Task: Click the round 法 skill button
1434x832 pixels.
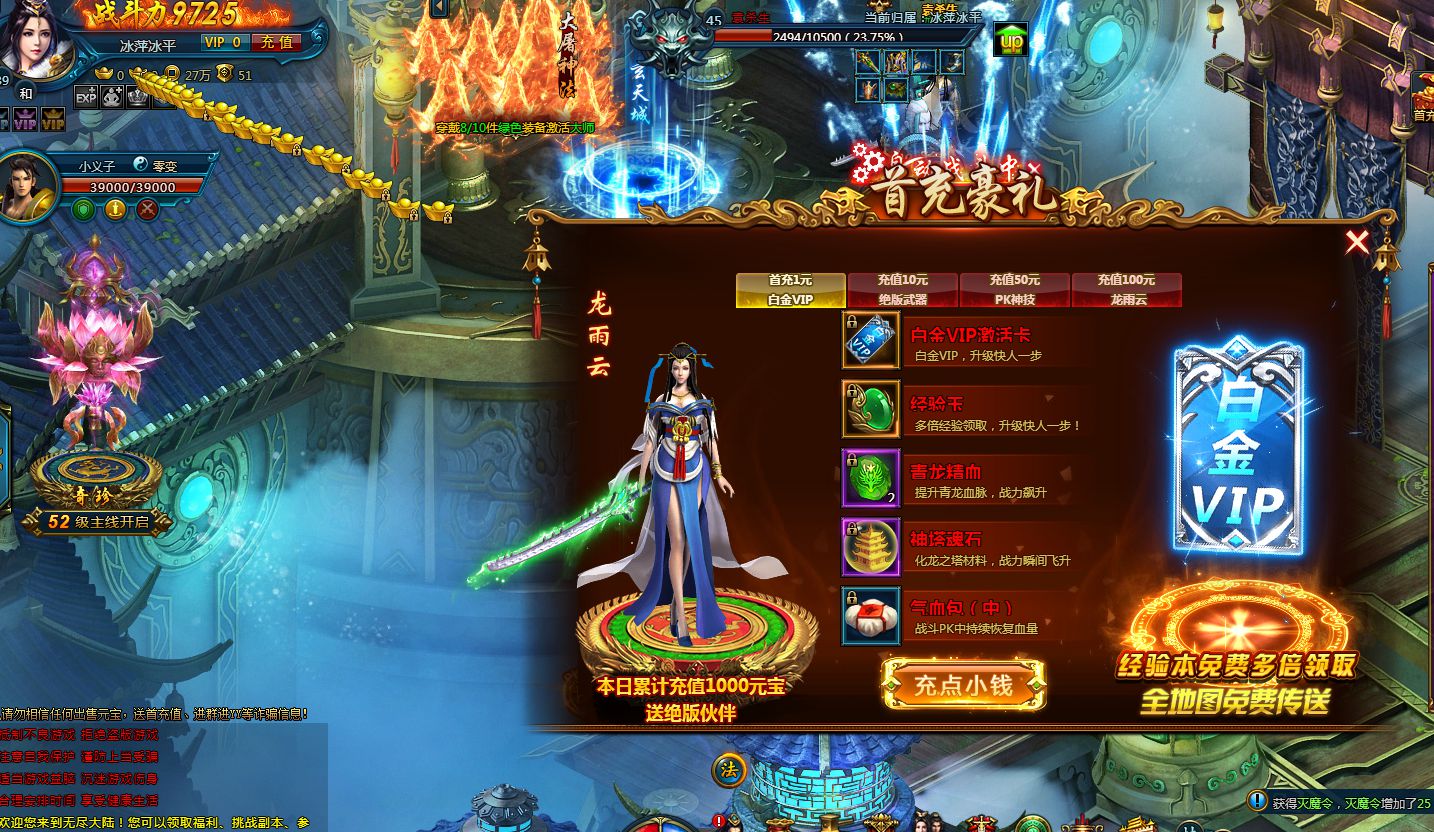Action: [730, 770]
